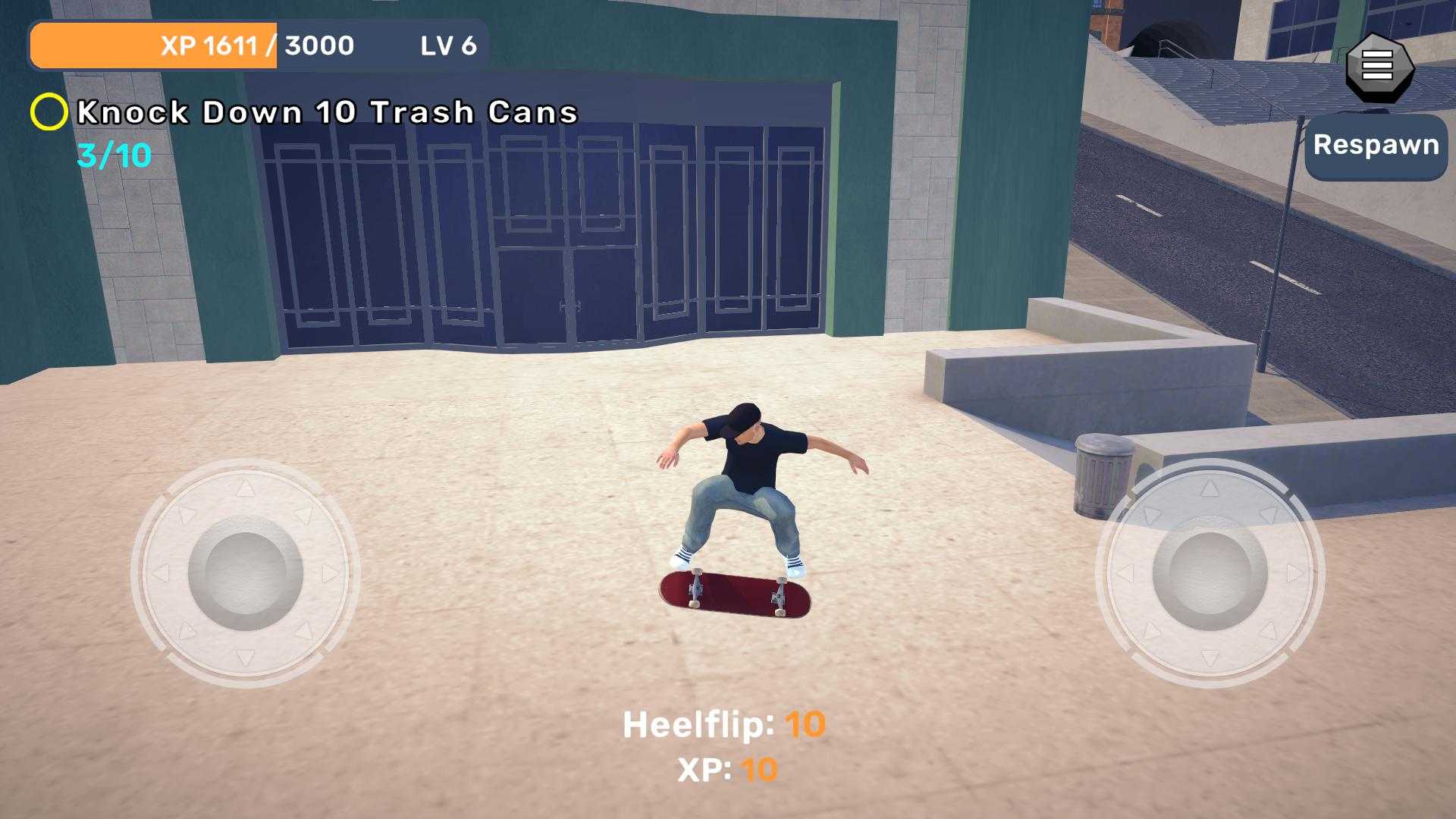Select the Knock Down 10 Trash Cans objective
This screenshot has height=819, width=1456.
[327, 113]
